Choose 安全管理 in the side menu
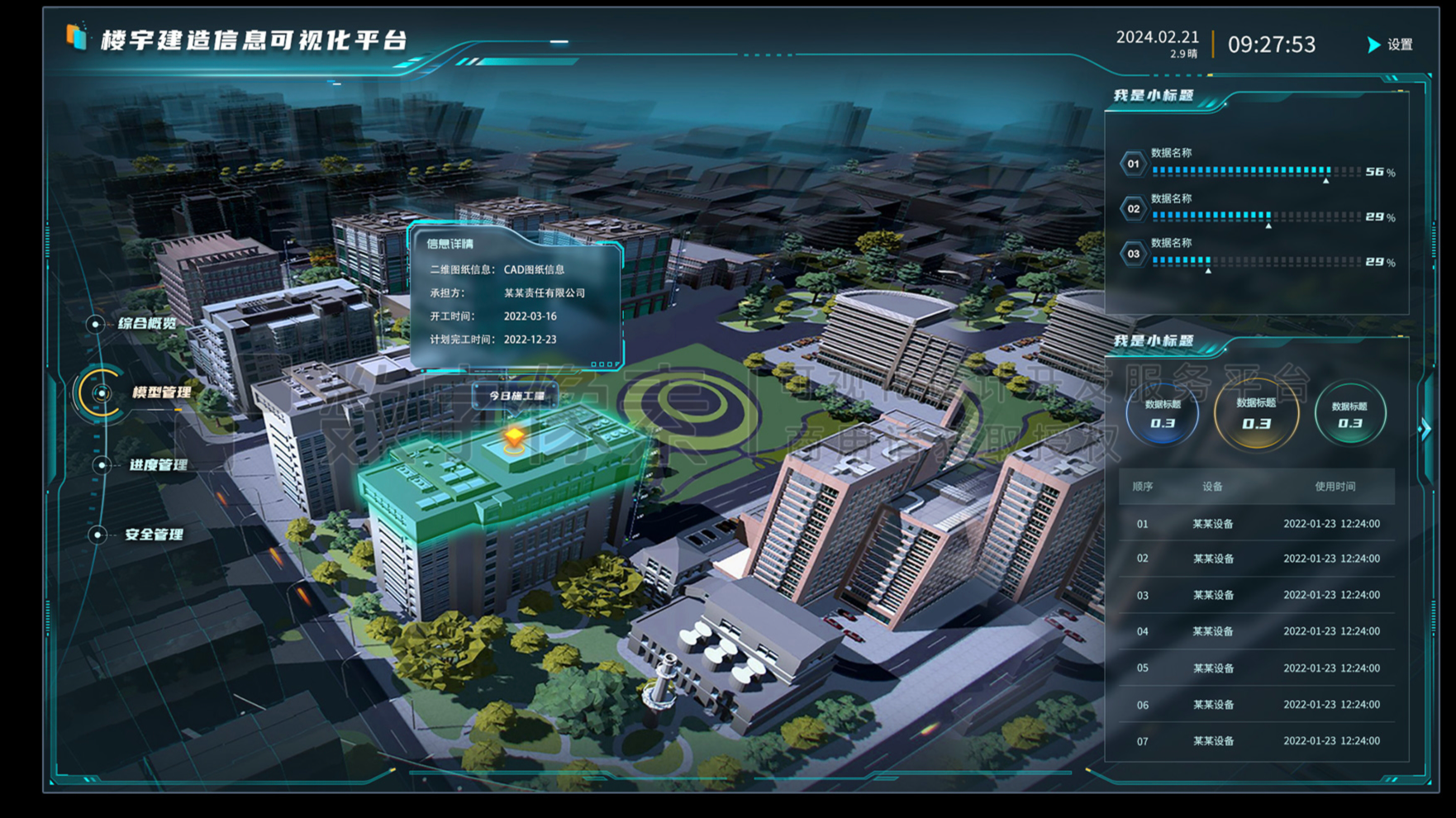 154,535
